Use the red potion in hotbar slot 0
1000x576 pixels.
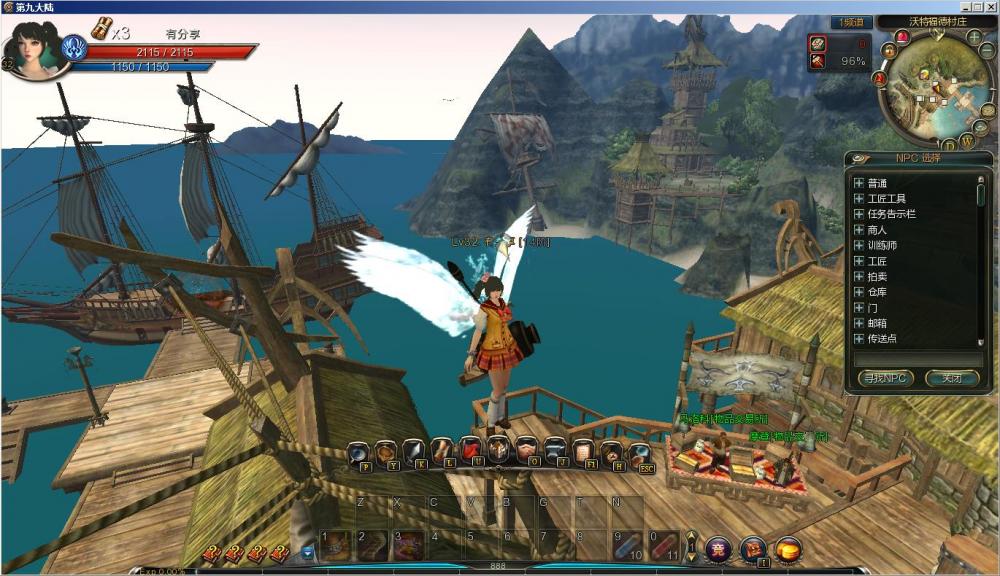tap(663, 546)
